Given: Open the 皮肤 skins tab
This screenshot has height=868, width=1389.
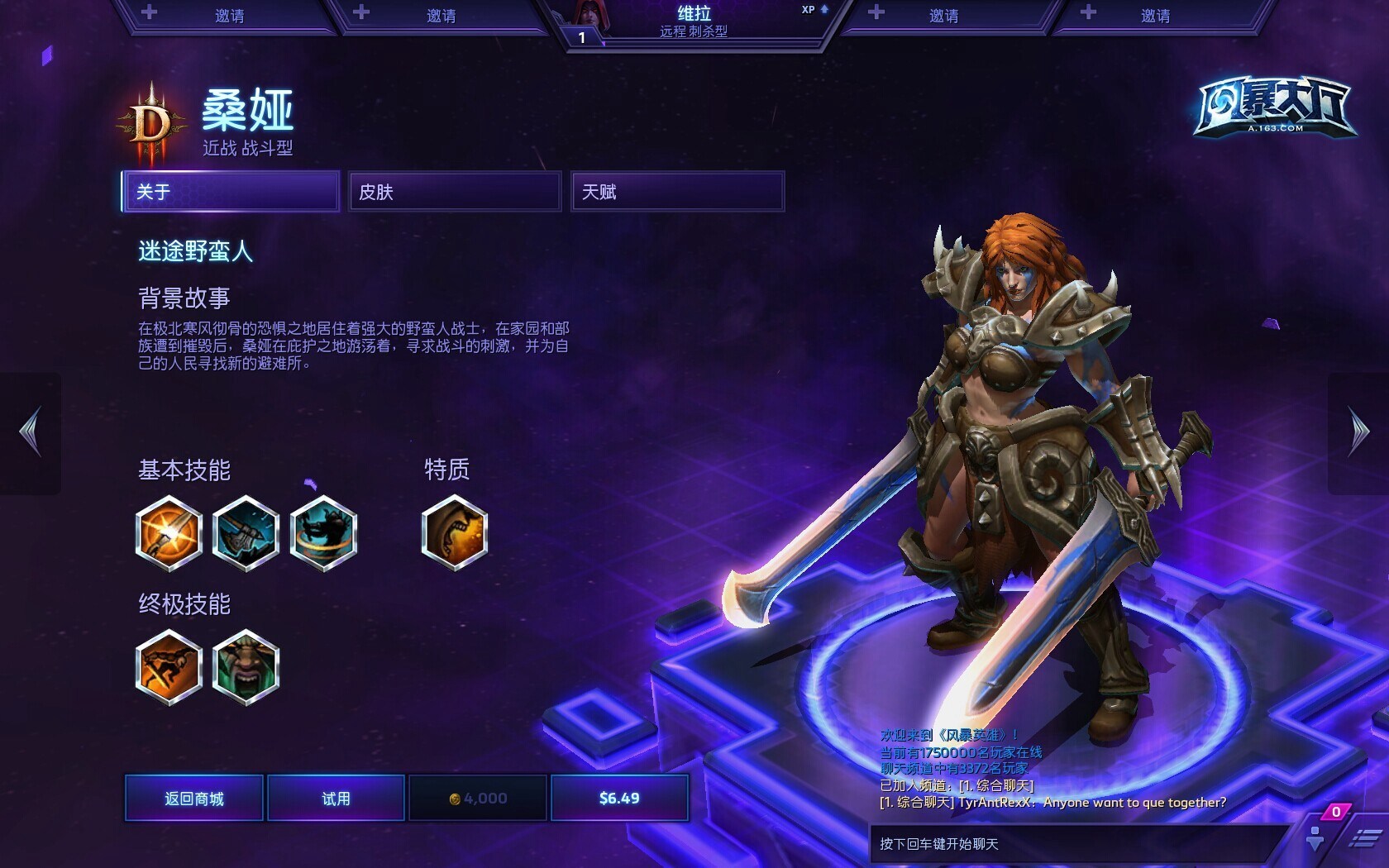Looking at the screenshot, I should [455, 192].
